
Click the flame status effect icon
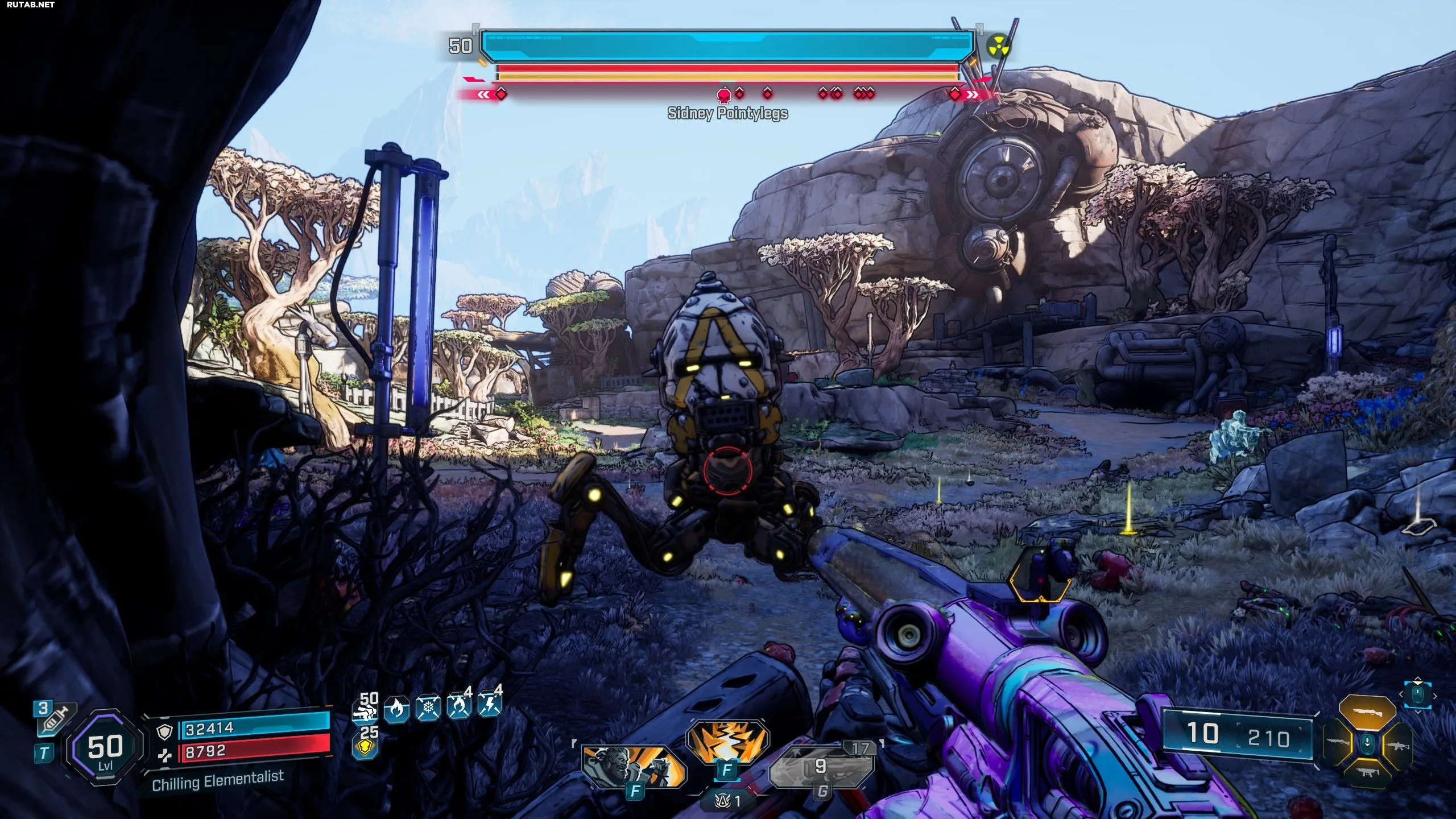[x=396, y=709]
